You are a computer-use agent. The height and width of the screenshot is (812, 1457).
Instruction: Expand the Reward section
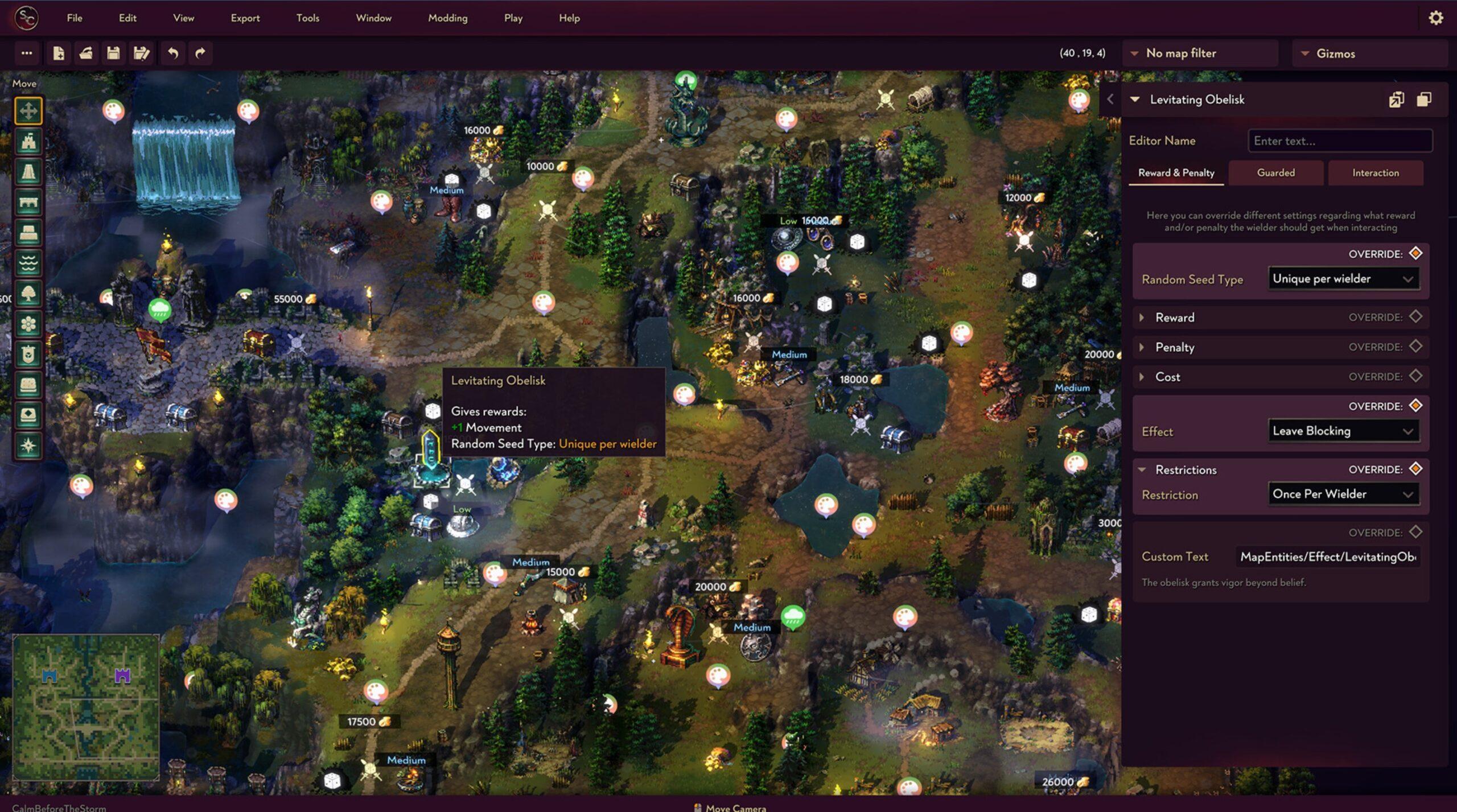(1174, 318)
